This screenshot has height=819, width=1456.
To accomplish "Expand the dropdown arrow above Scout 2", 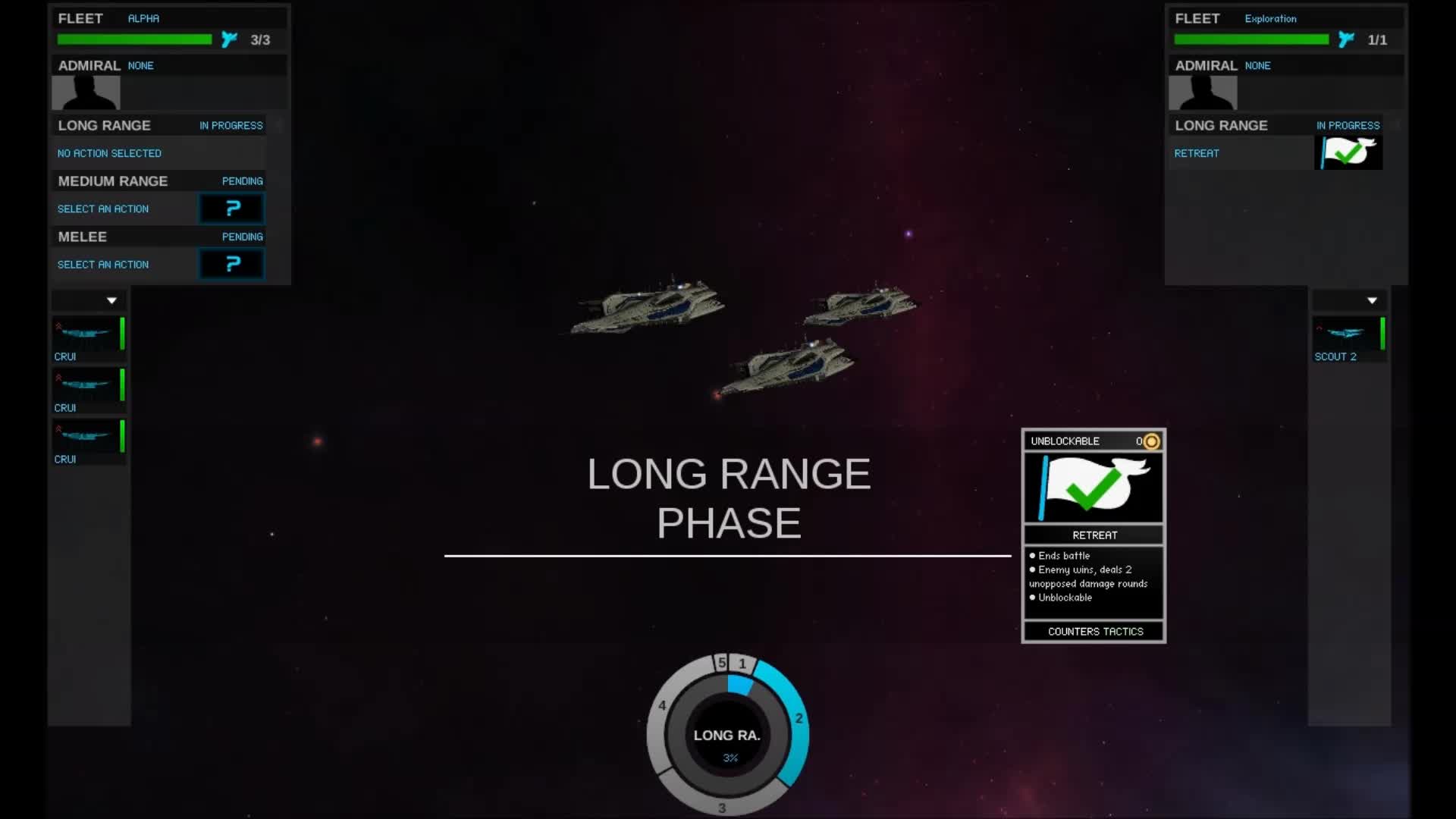I will (x=1373, y=300).
